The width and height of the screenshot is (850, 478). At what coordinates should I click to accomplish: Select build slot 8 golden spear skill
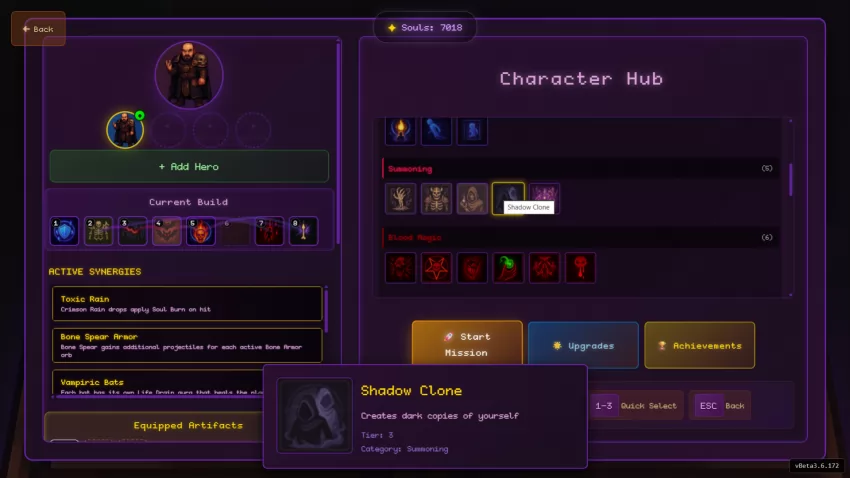[303, 231]
